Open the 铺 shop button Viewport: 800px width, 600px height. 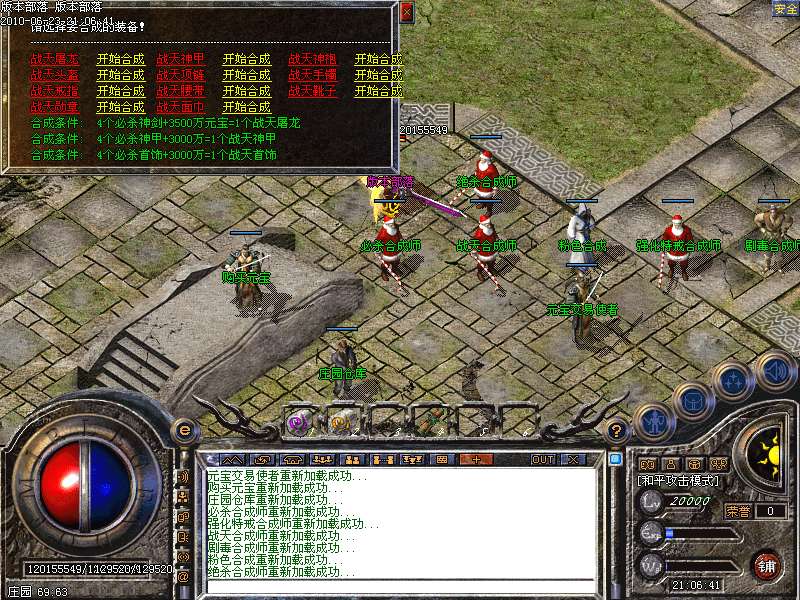tap(767, 565)
